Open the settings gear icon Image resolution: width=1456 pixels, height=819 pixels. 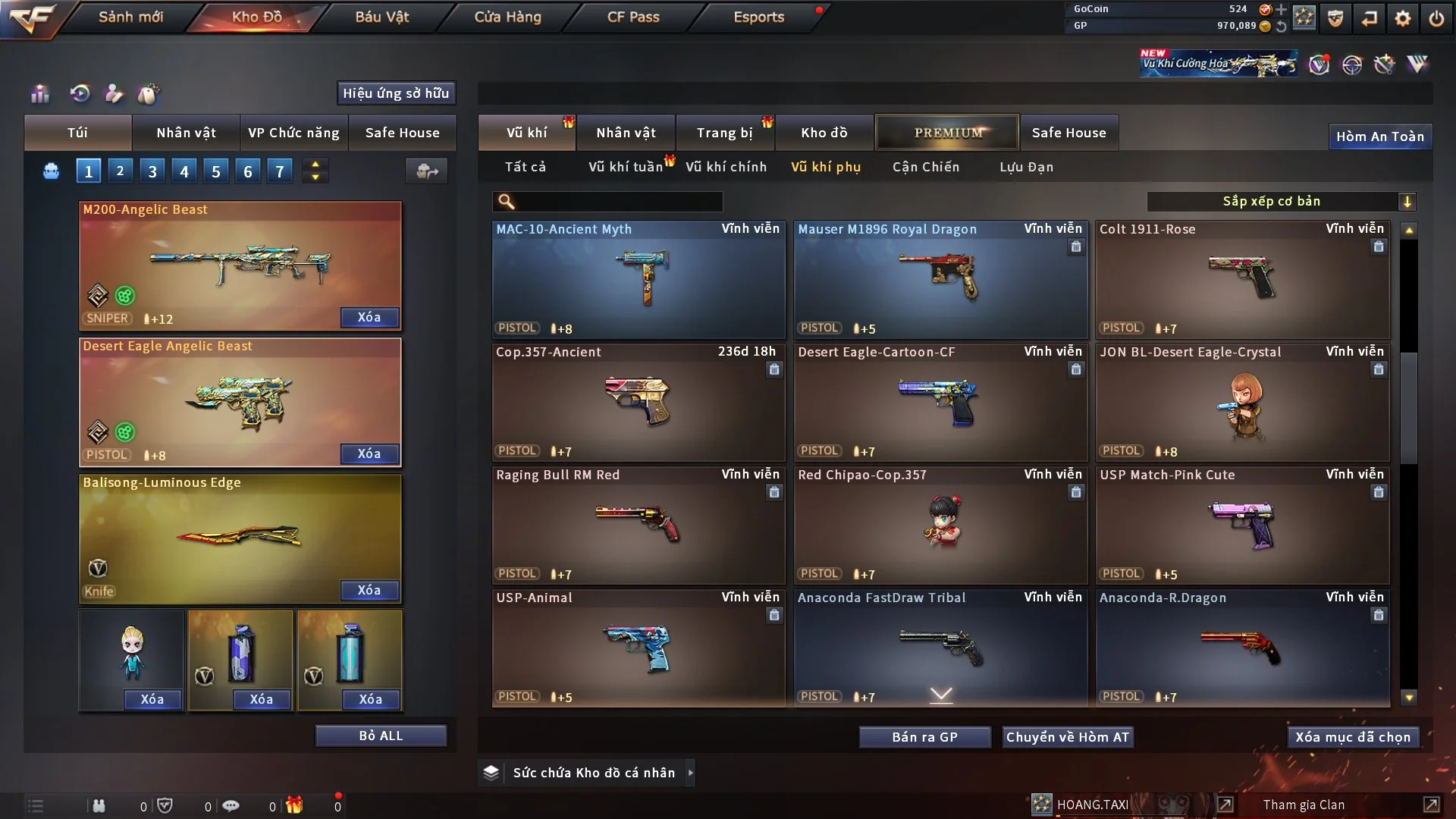tap(1402, 18)
